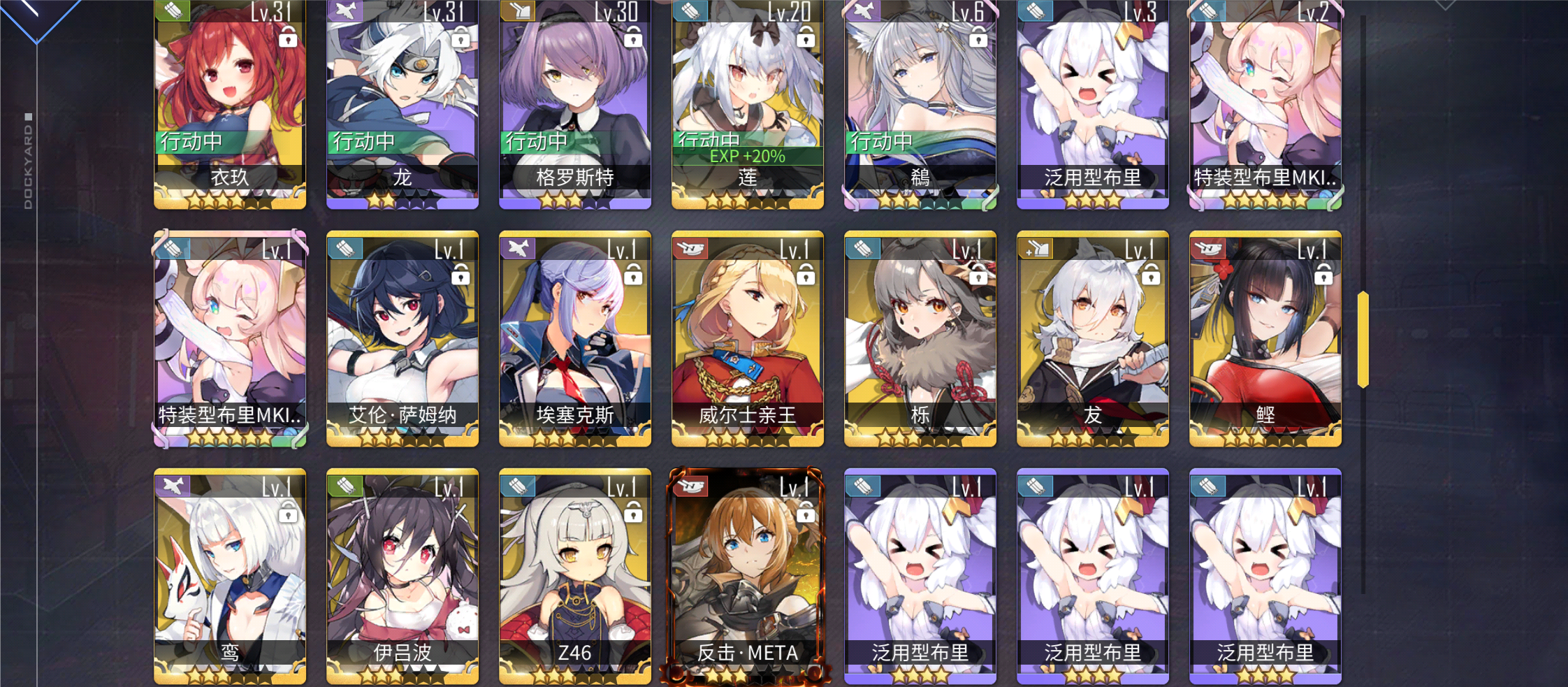Screen dimensions: 1568x687
Task: Click the aviation icon on 埃塞克斯's card
Action: 518,247
